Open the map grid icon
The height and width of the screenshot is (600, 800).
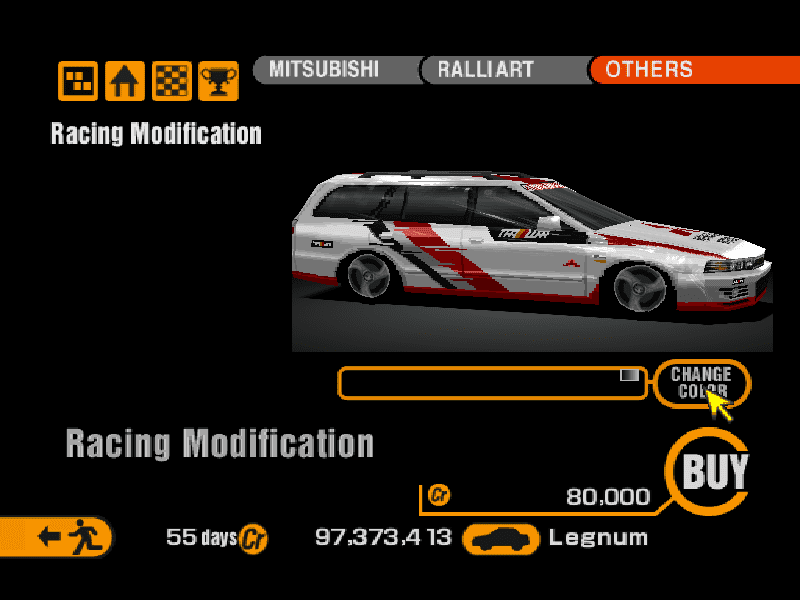point(78,81)
